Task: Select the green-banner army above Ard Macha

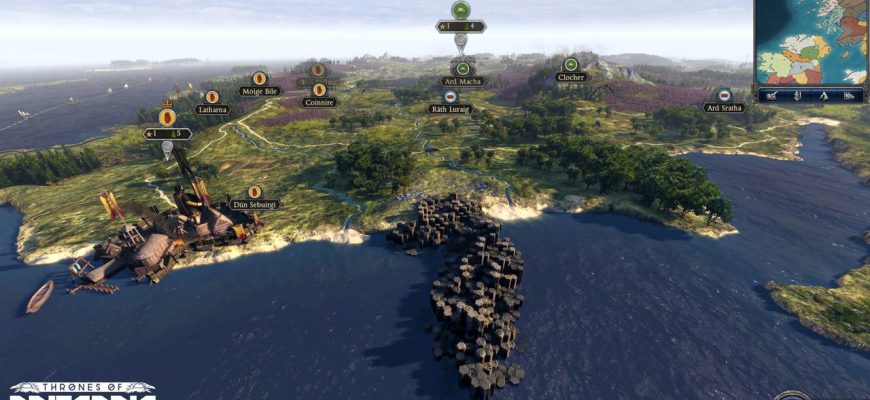Action: 460,10
